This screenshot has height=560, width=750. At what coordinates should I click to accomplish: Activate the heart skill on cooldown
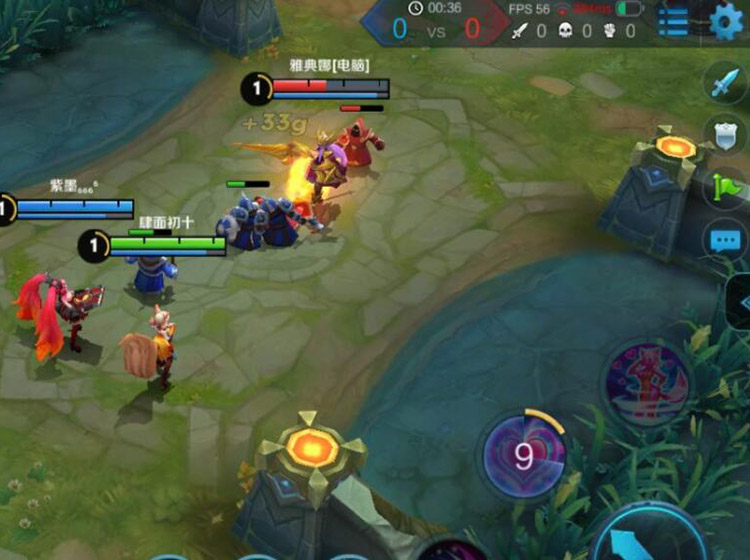point(524,457)
